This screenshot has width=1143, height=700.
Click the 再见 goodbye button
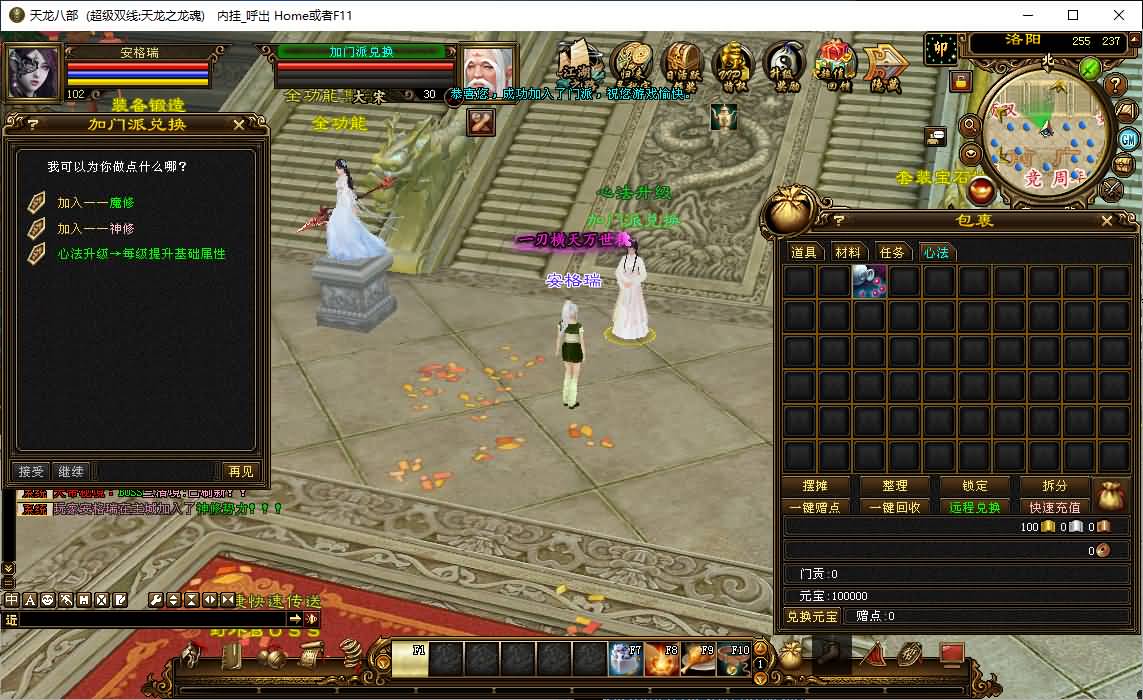click(x=240, y=471)
